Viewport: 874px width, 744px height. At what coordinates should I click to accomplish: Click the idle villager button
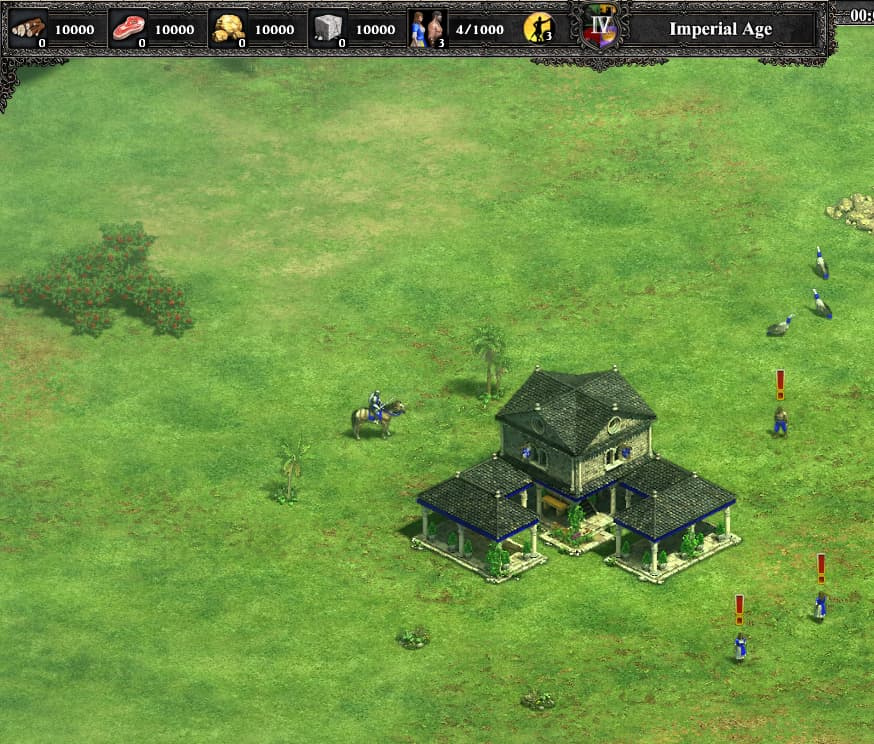tap(539, 28)
